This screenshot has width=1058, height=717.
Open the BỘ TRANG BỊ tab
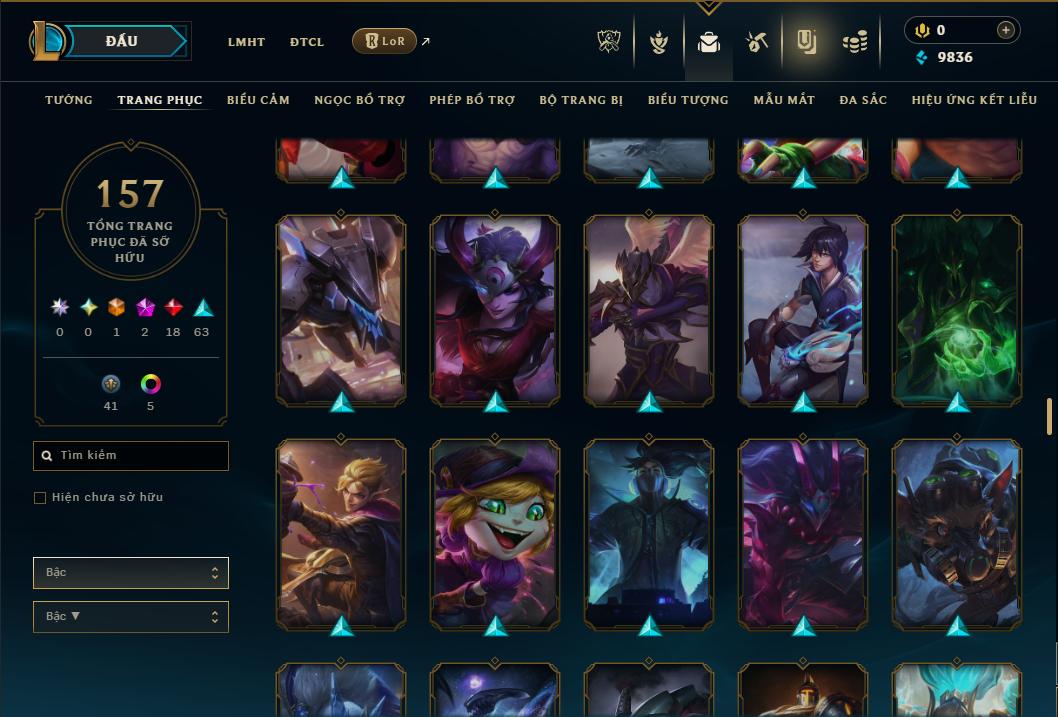pyautogui.click(x=581, y=100)
